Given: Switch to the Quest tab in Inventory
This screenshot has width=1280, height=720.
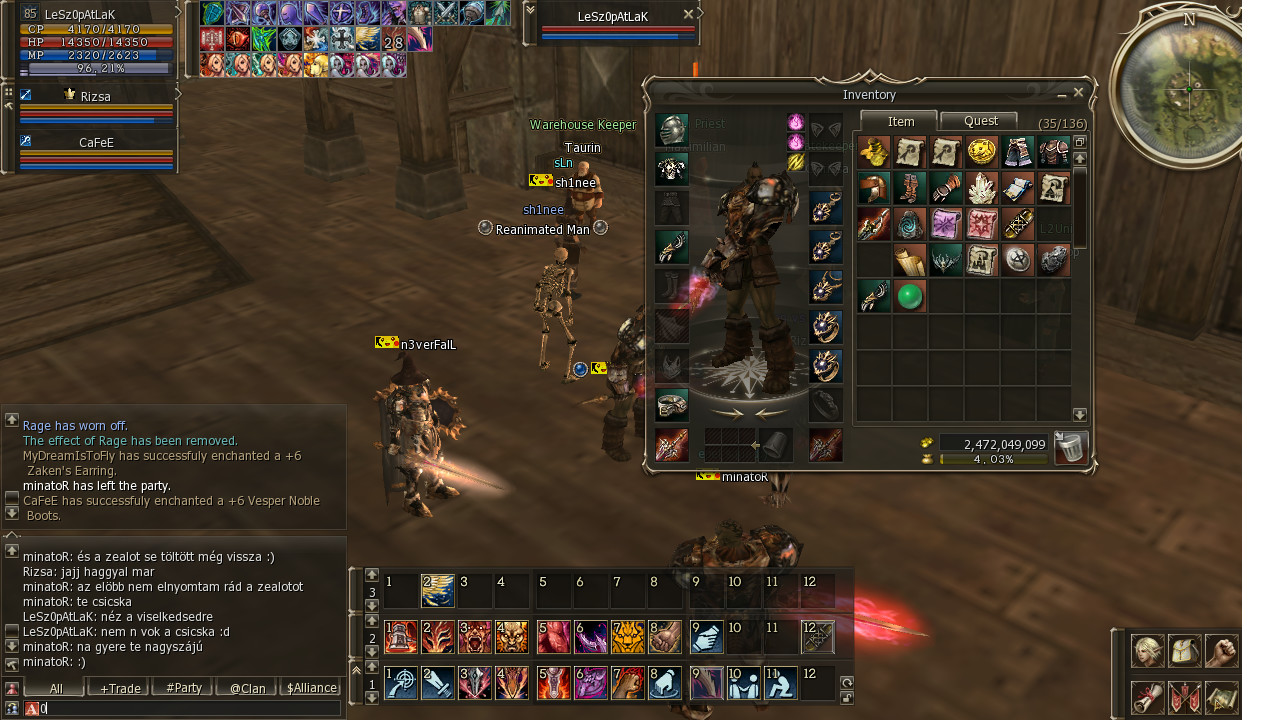Looking at the screenshot, I should click(x=980, y=121).
